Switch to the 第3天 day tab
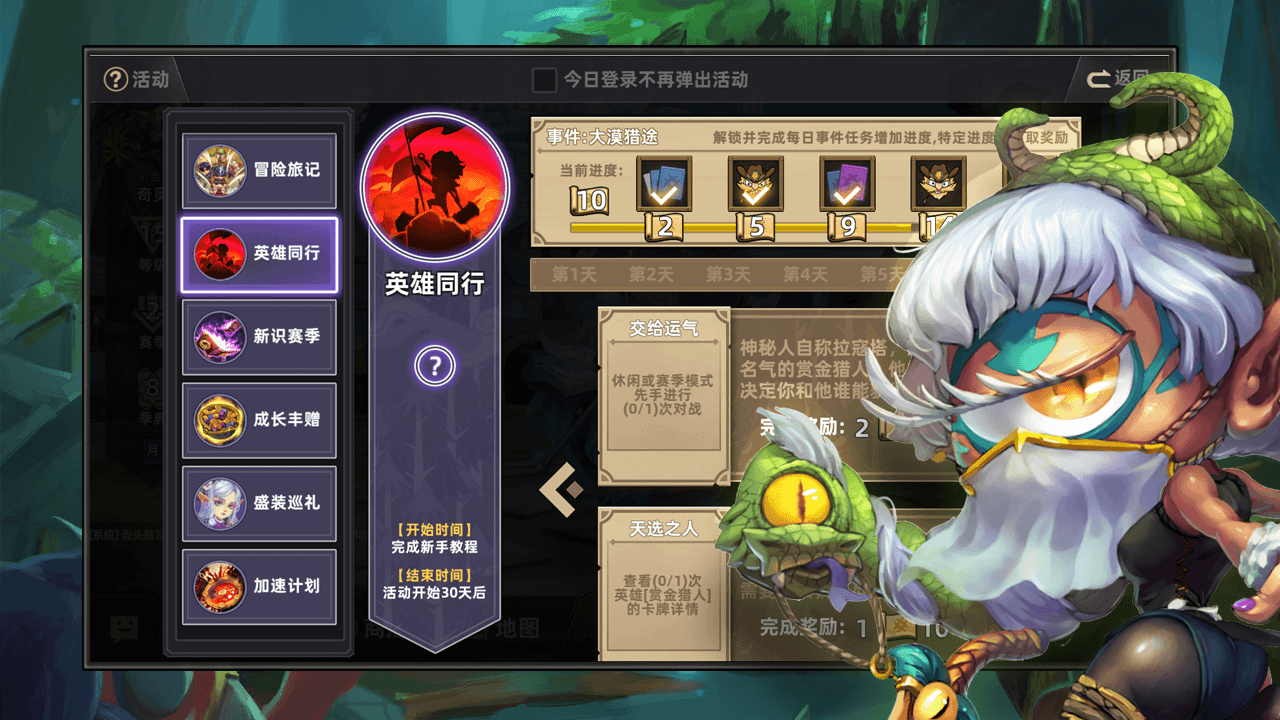Viewport: 1280px width, 720px height. point(728,276)
